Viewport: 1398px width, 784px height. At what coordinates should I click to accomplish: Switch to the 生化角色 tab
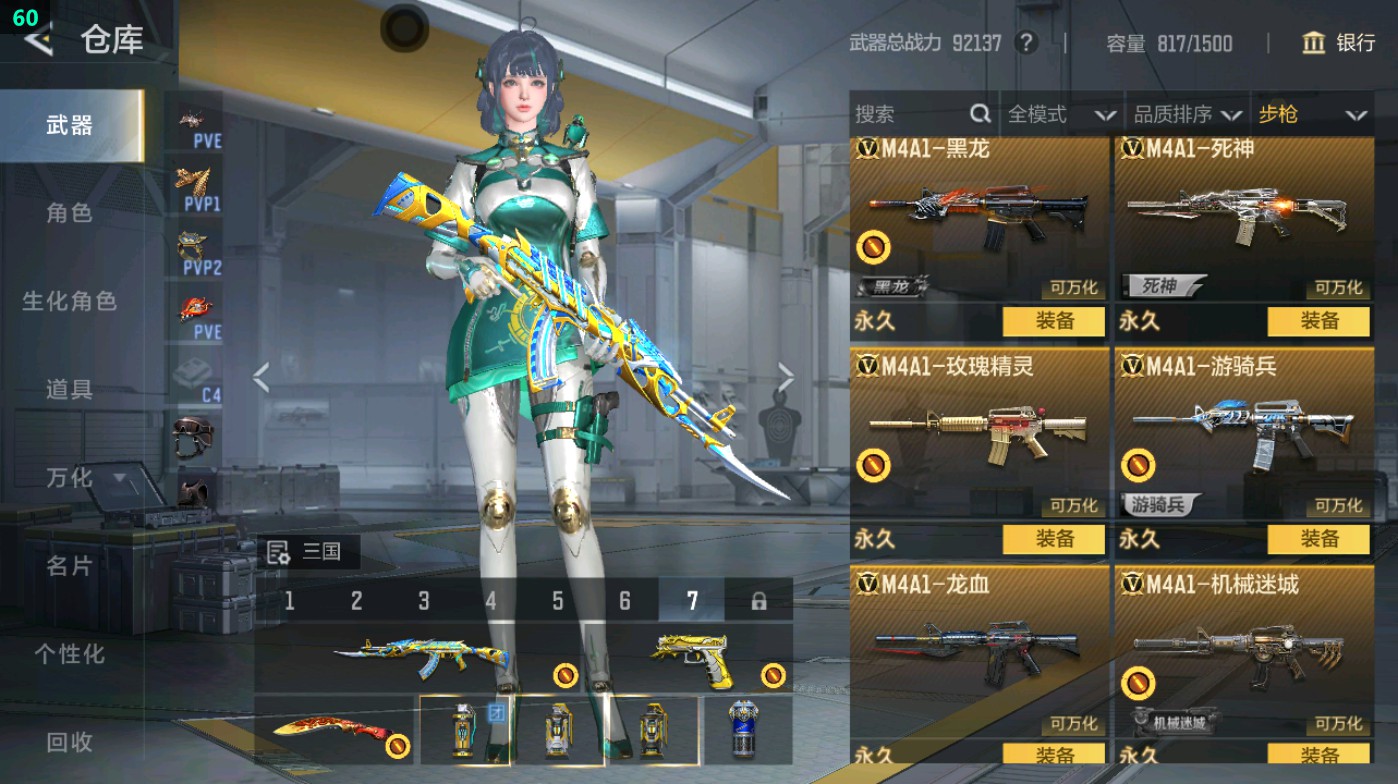click(69, 301)
